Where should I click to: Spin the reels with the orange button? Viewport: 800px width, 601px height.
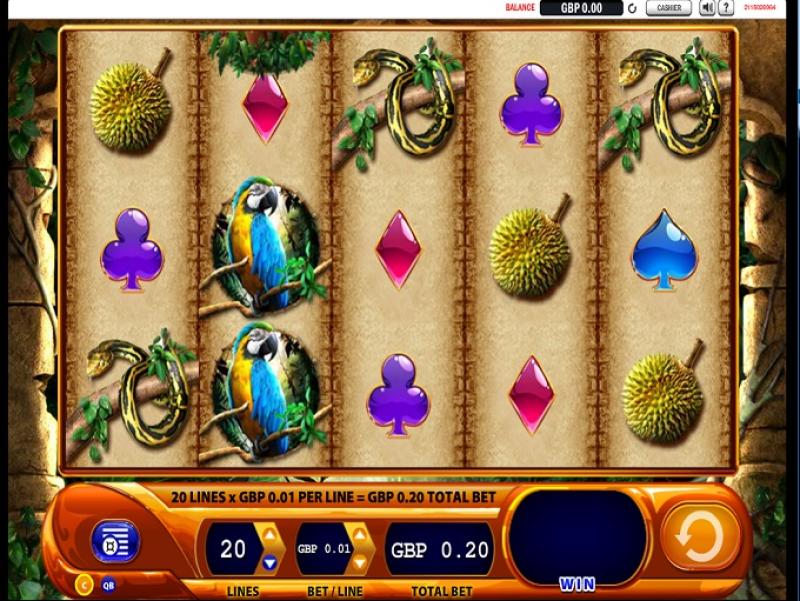point(699,538)
